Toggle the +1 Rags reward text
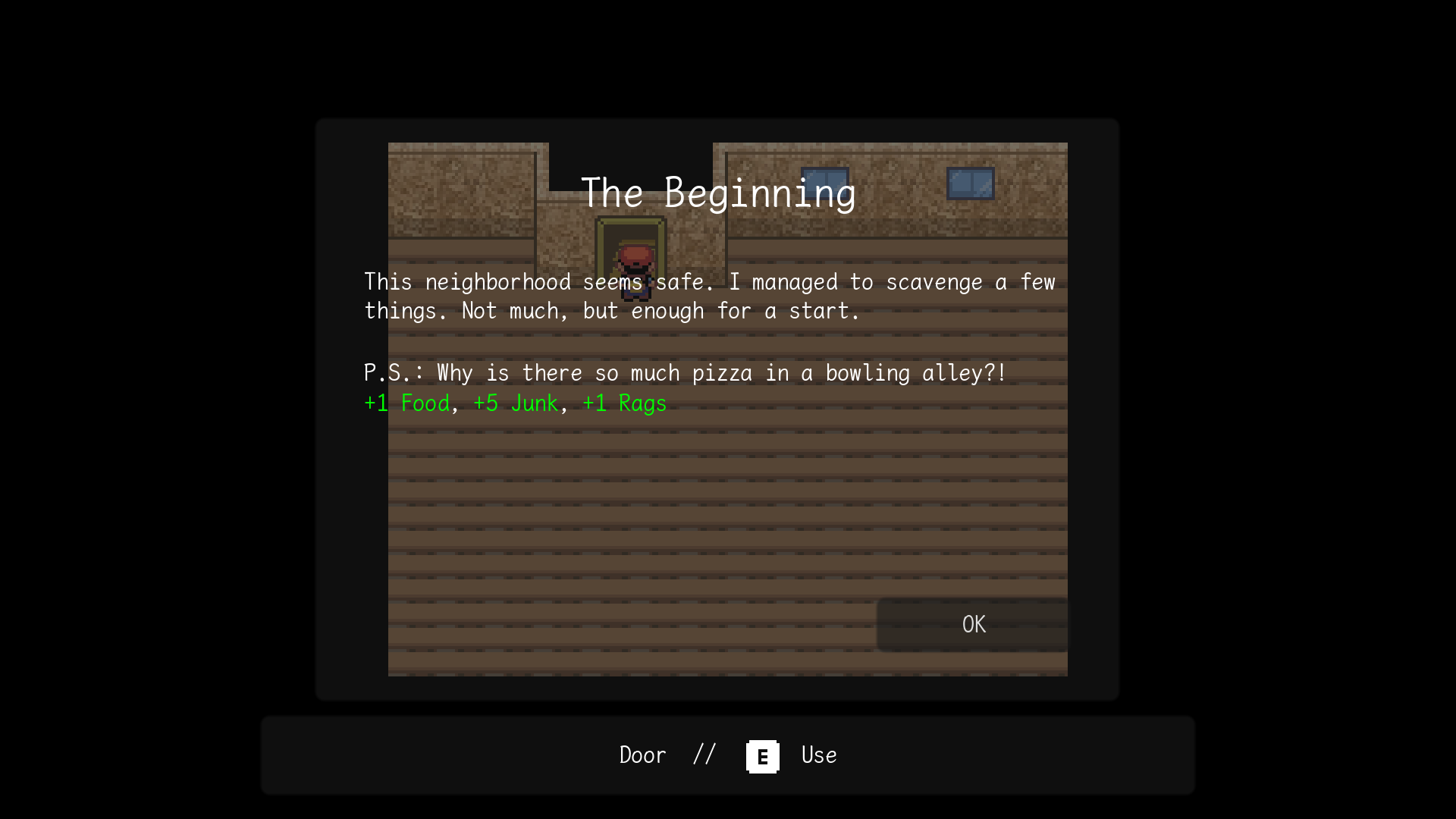Viewport: 1456px width, 819px height. 623,403
